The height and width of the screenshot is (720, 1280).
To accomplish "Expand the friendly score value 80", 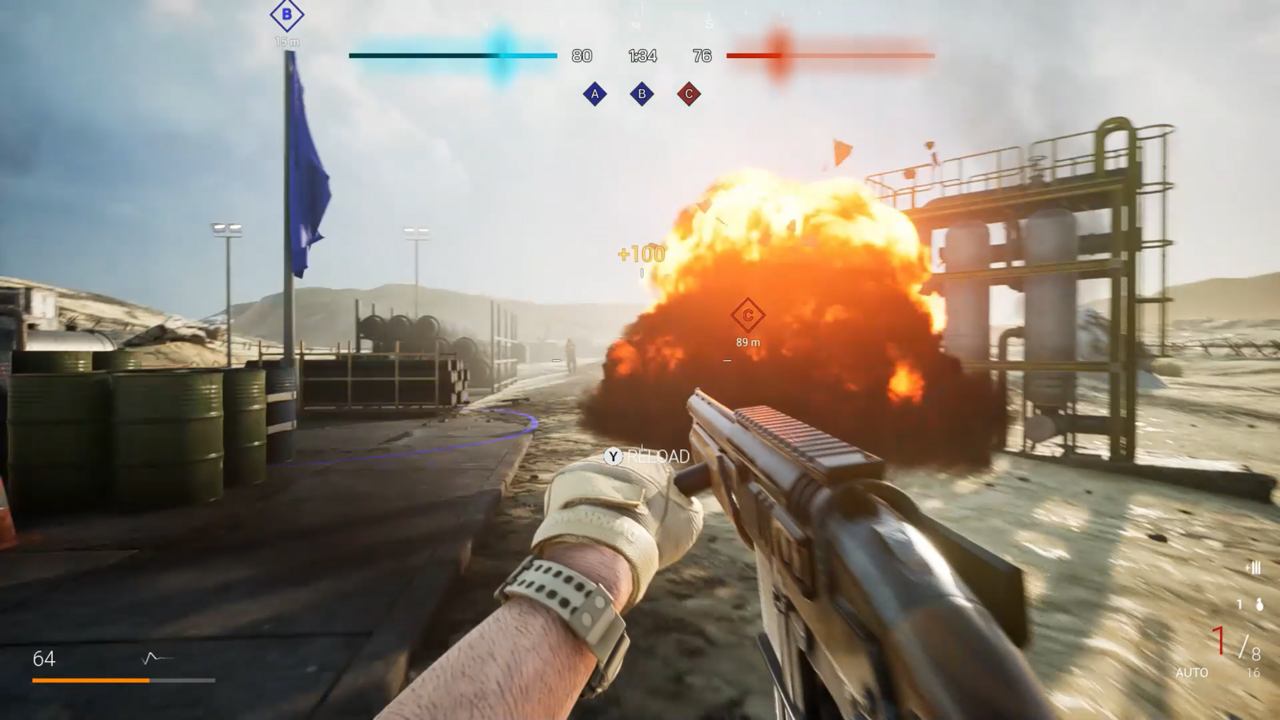I will (x=581, y=56).
